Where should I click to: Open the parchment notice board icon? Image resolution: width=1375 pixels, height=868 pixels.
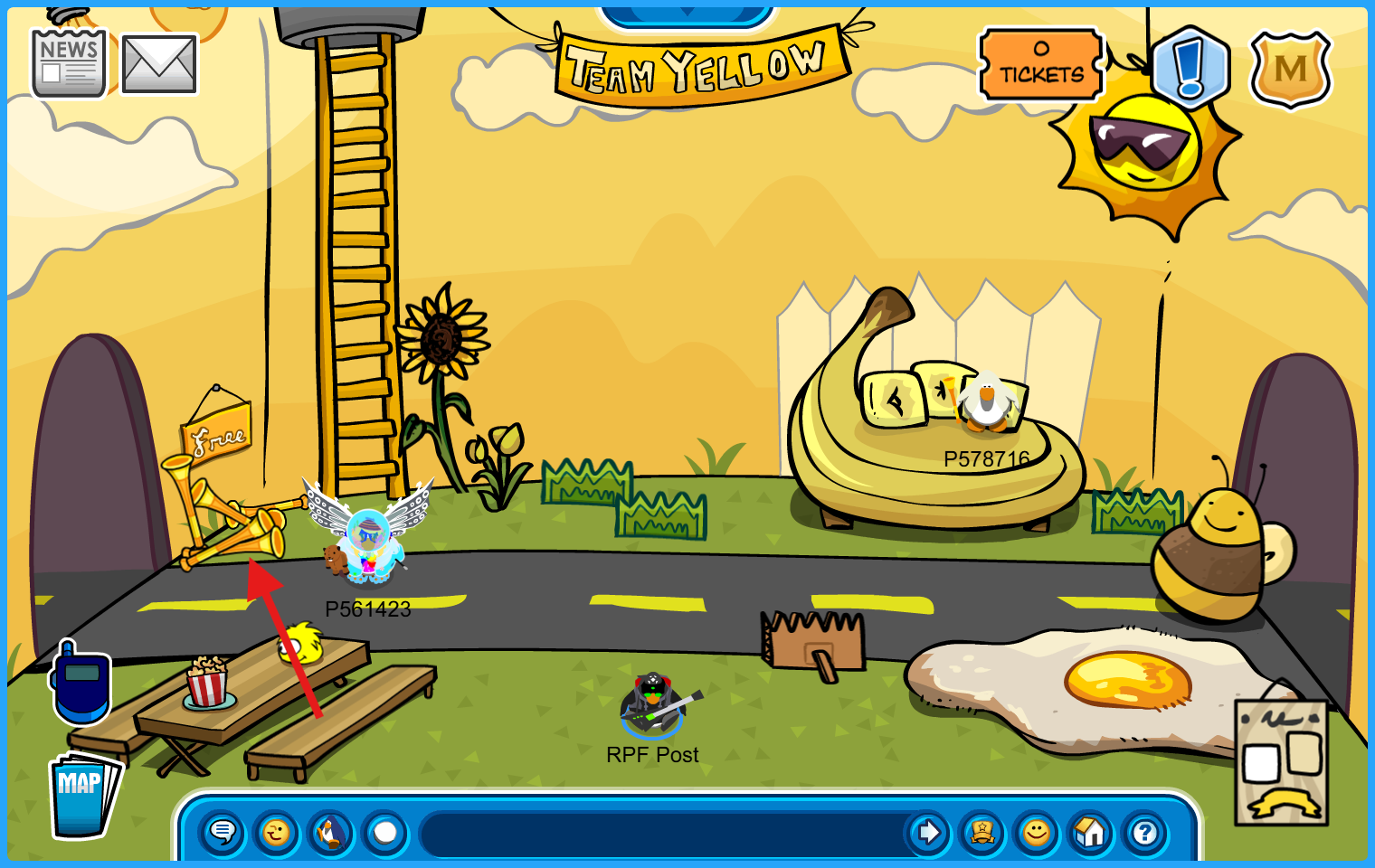[1281, 762]
